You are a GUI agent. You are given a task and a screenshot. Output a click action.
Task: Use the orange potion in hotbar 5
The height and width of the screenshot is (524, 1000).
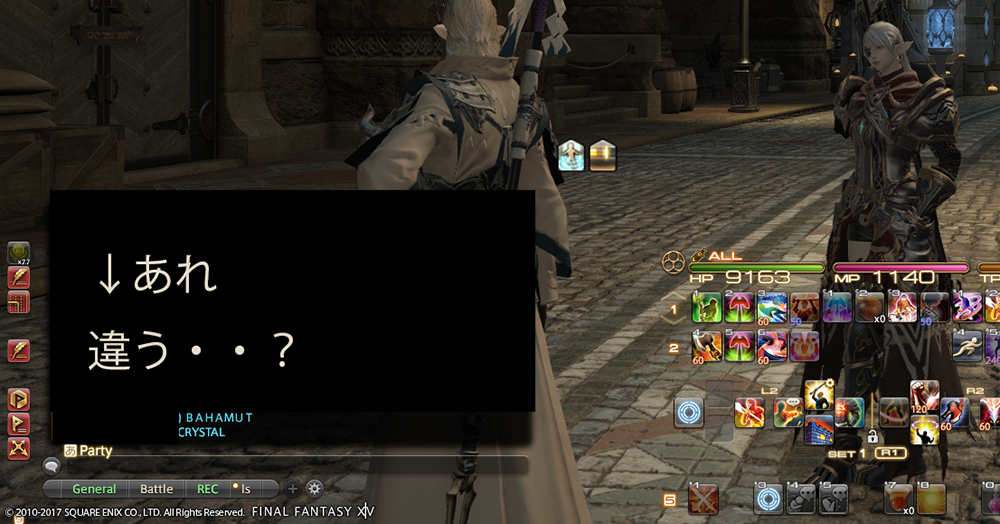(900, 498)
